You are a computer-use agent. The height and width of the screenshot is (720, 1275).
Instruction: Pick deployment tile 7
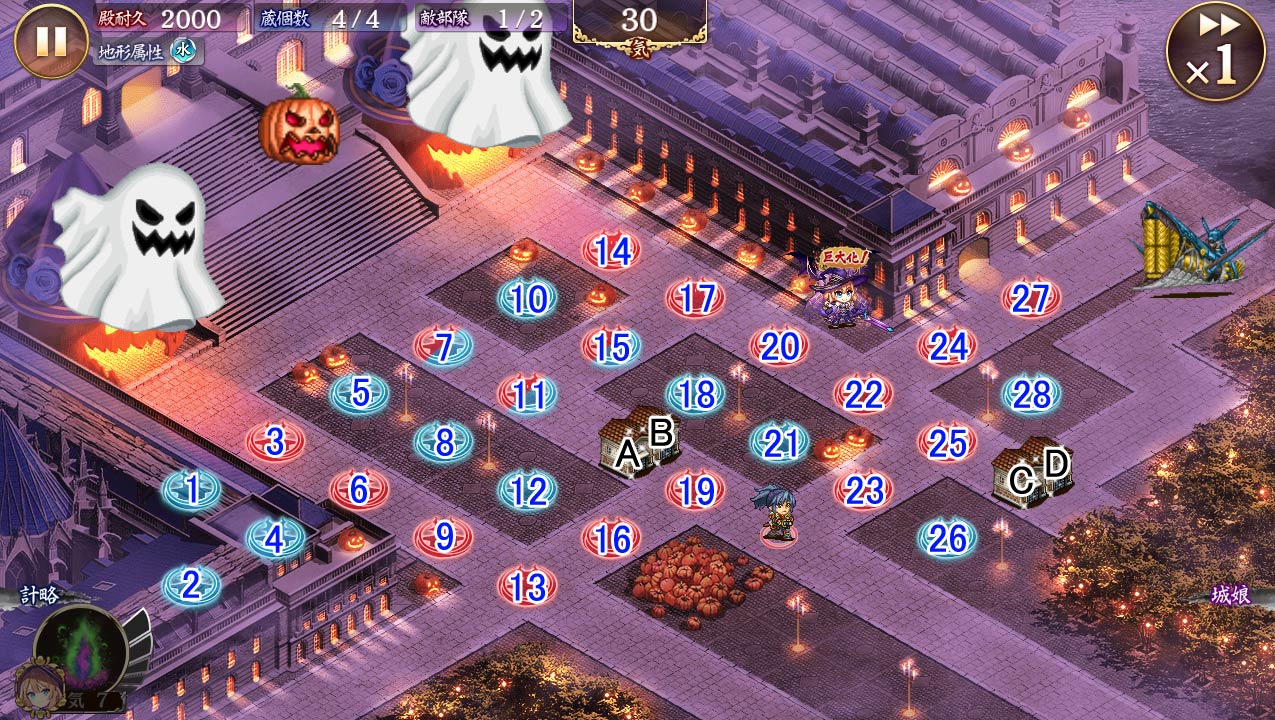pos(443,347)
